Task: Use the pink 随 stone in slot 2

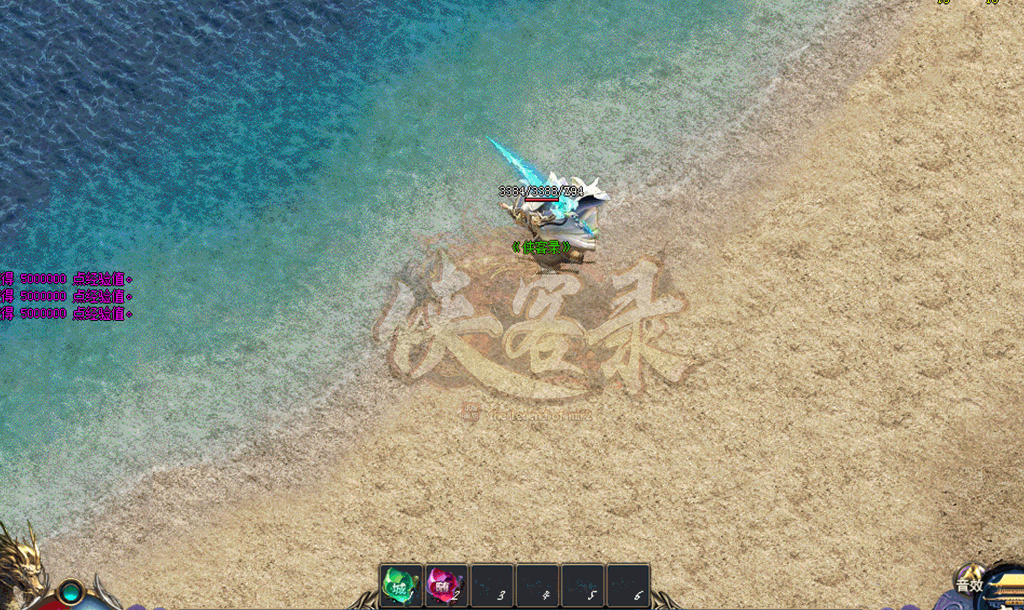Action: (x=446, y=585)
